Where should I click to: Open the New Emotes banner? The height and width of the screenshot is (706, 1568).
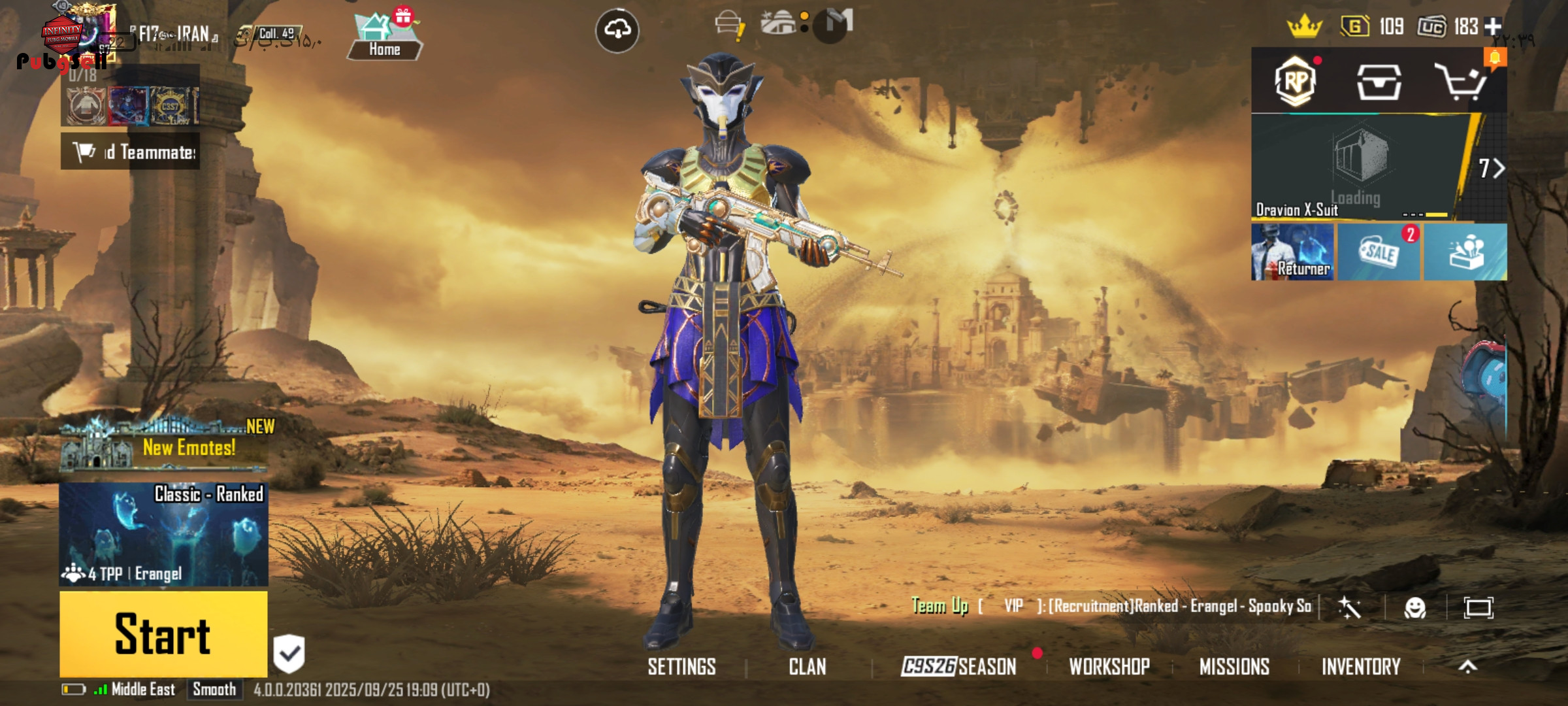pos(163,447)
